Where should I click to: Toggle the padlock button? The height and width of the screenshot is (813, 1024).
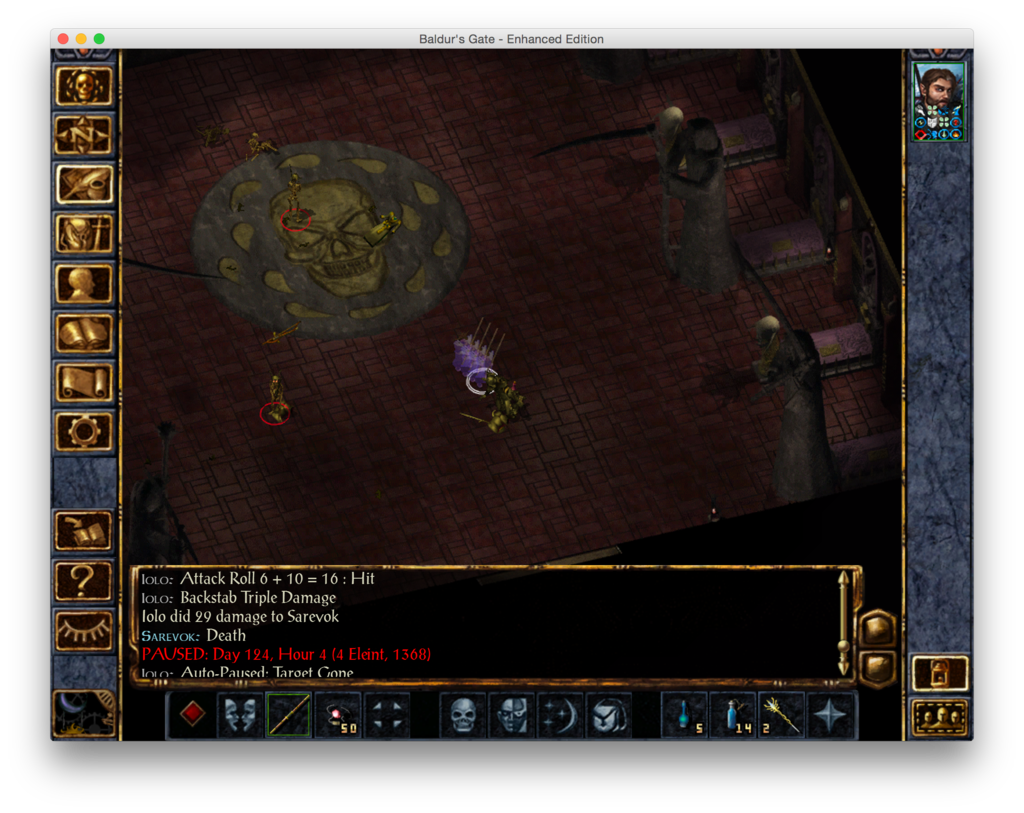(x=940, y=673)
